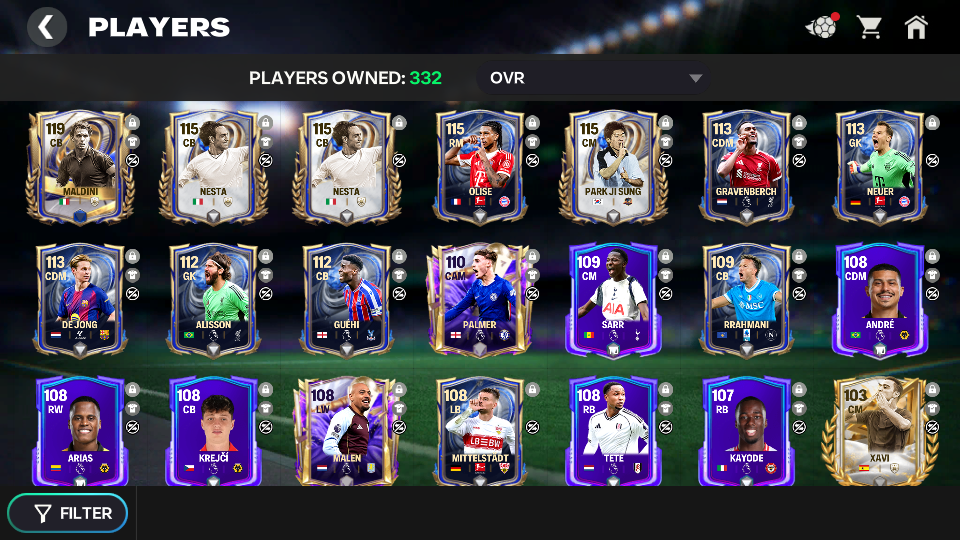This screenshot has height=540, width=960.
Task: Select the De Jong player card
Action: [79, 299]
